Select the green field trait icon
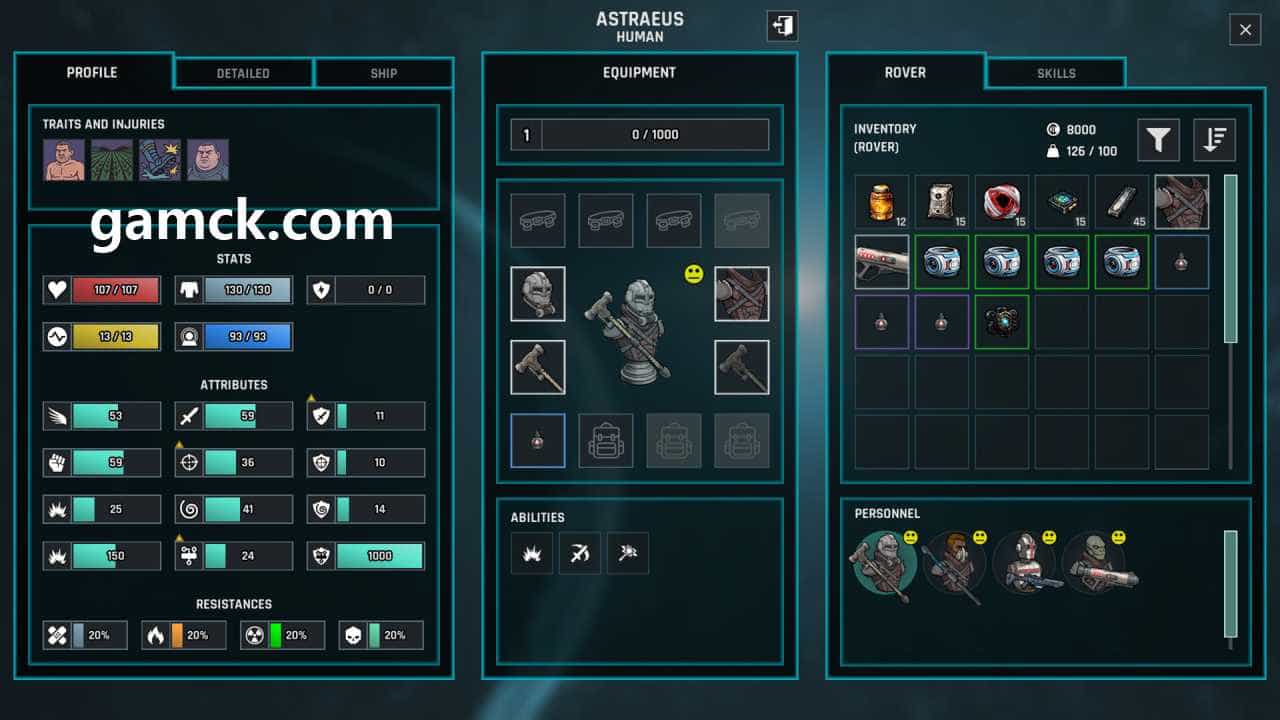The width and height of the screenshot is (1280, 720). [x=112, y=160]
